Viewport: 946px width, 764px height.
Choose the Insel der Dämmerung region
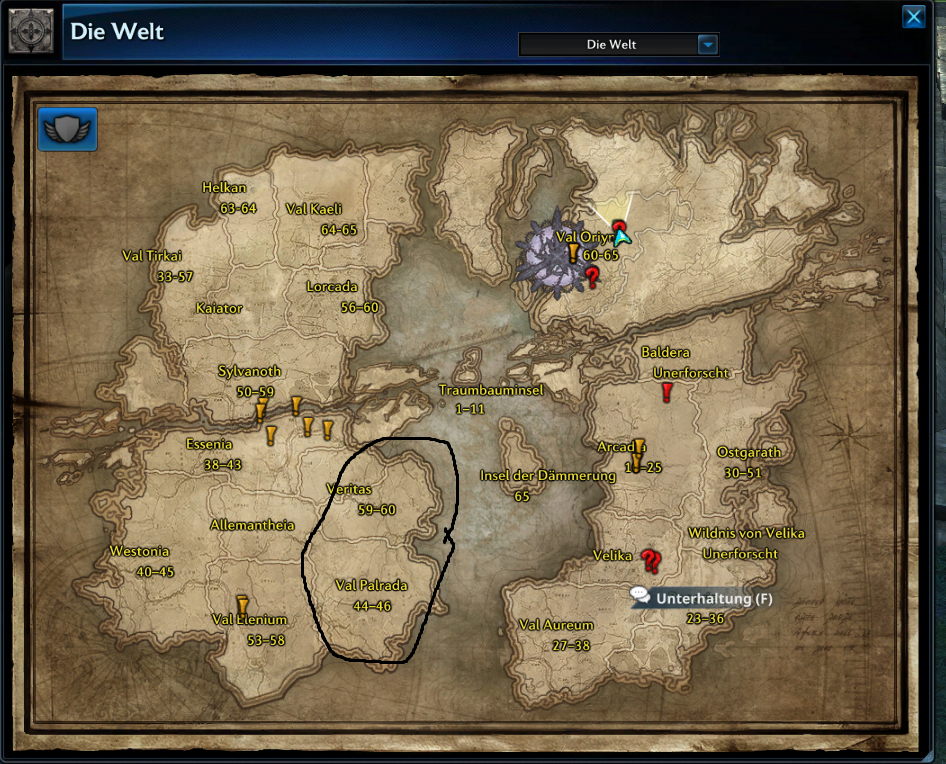click(x=548, y=476)
